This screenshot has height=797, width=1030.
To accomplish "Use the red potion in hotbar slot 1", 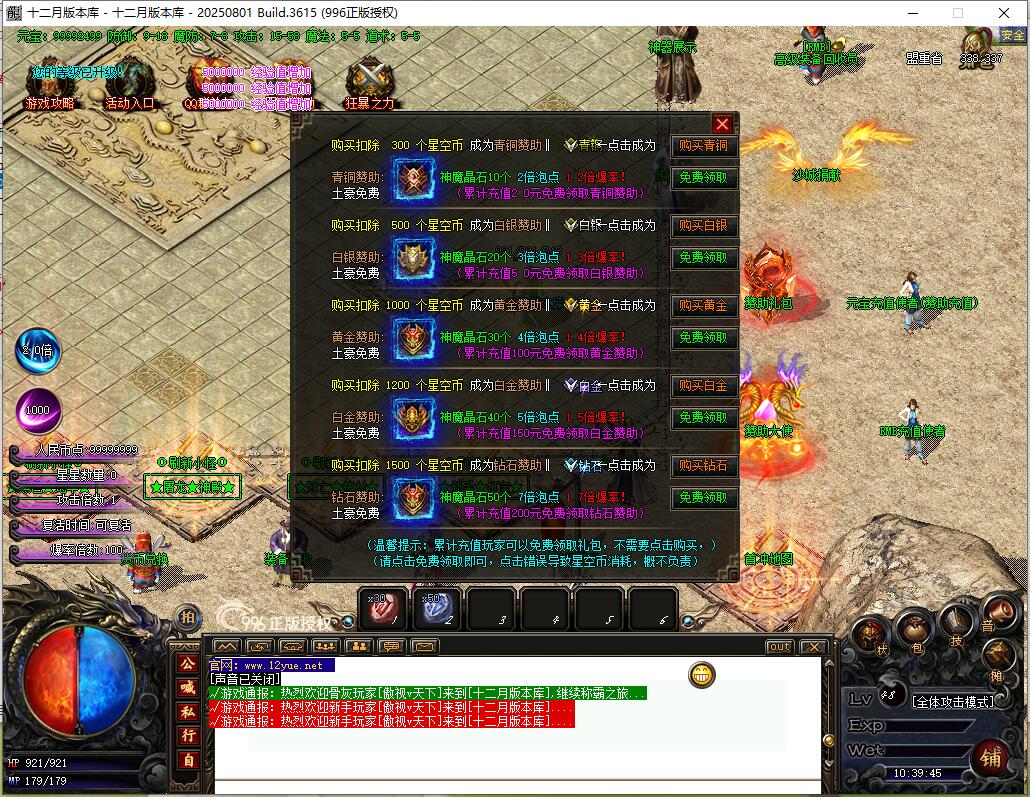I will tap(386, 608).
